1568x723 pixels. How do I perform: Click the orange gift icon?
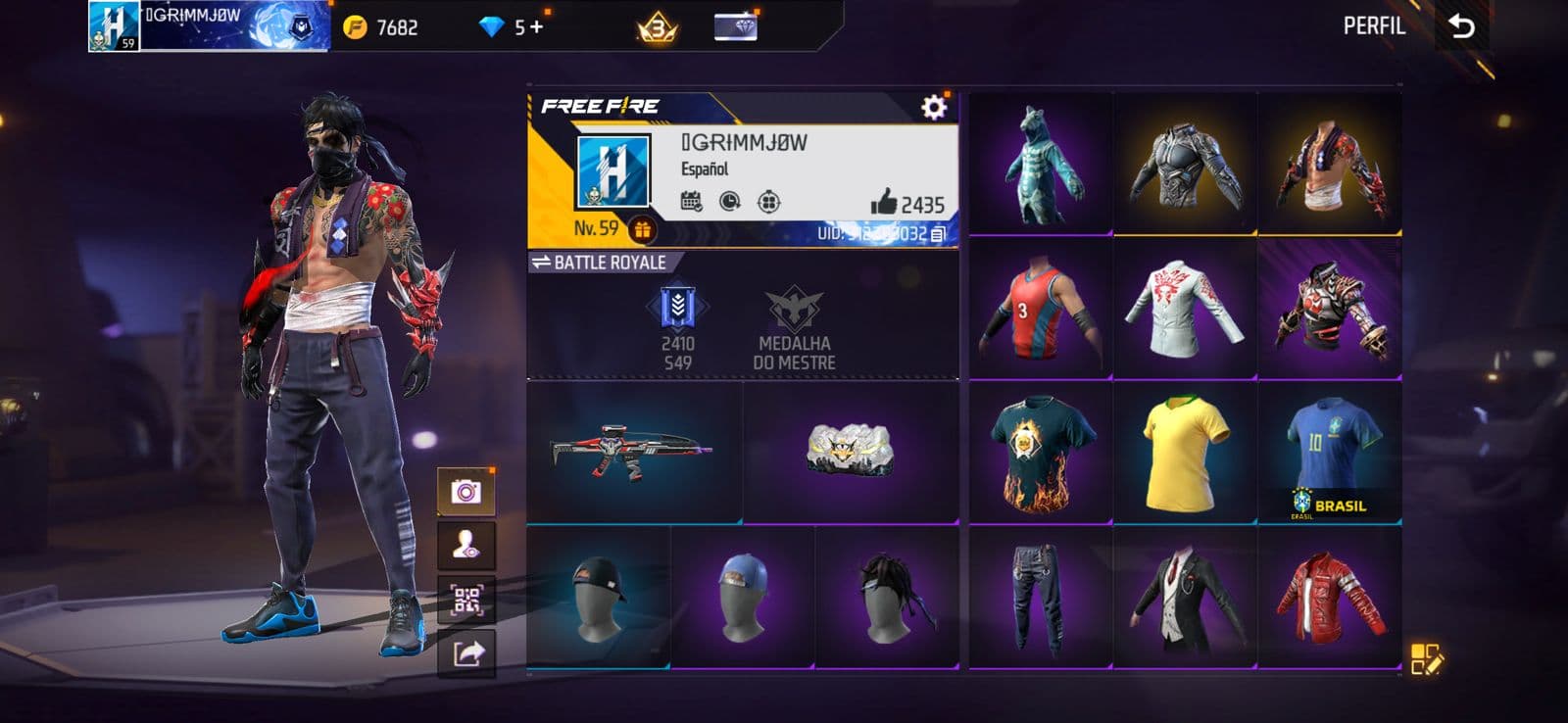(642, 230)
